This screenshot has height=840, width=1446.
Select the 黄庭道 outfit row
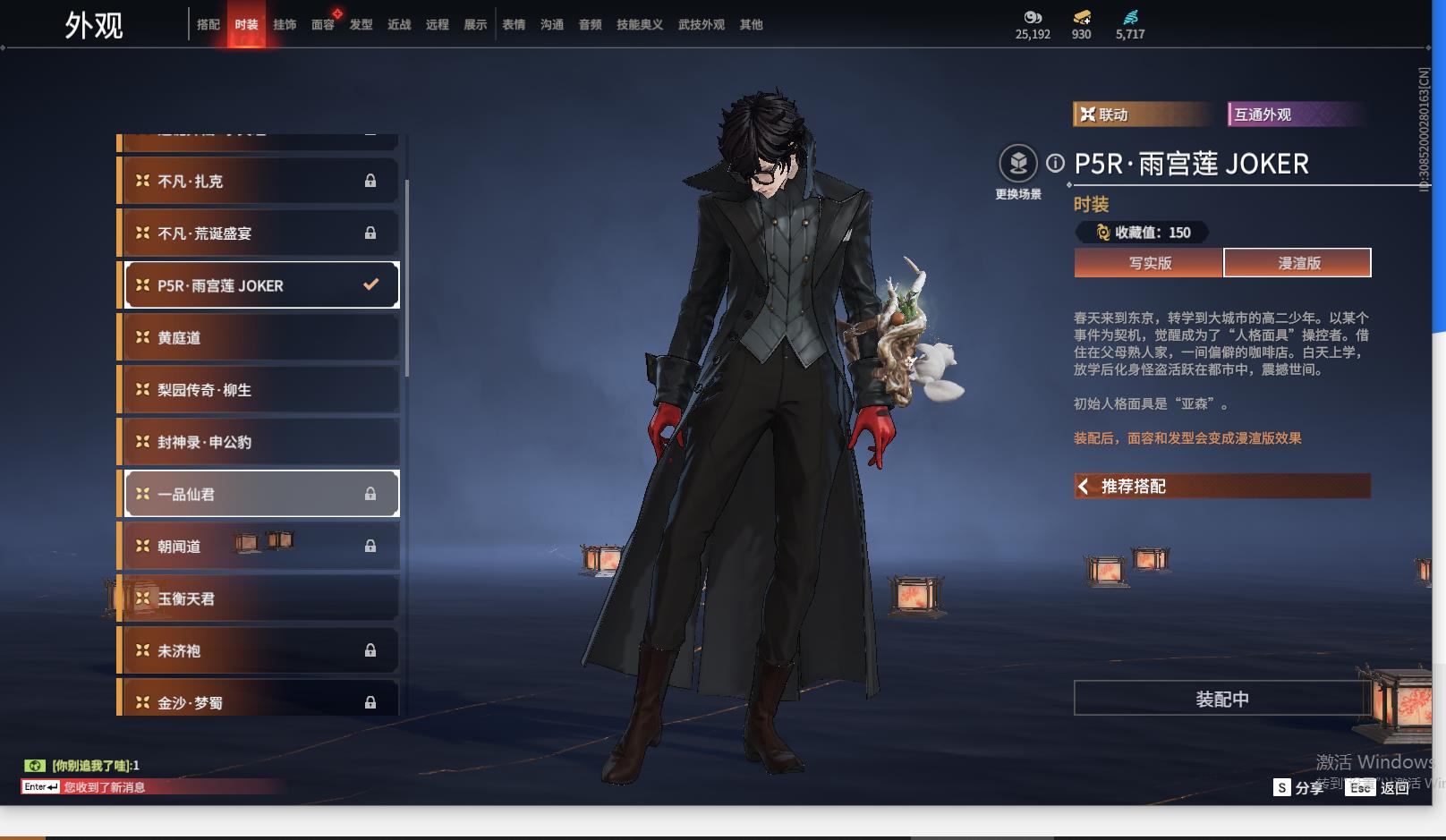click(x=259, y=337)
